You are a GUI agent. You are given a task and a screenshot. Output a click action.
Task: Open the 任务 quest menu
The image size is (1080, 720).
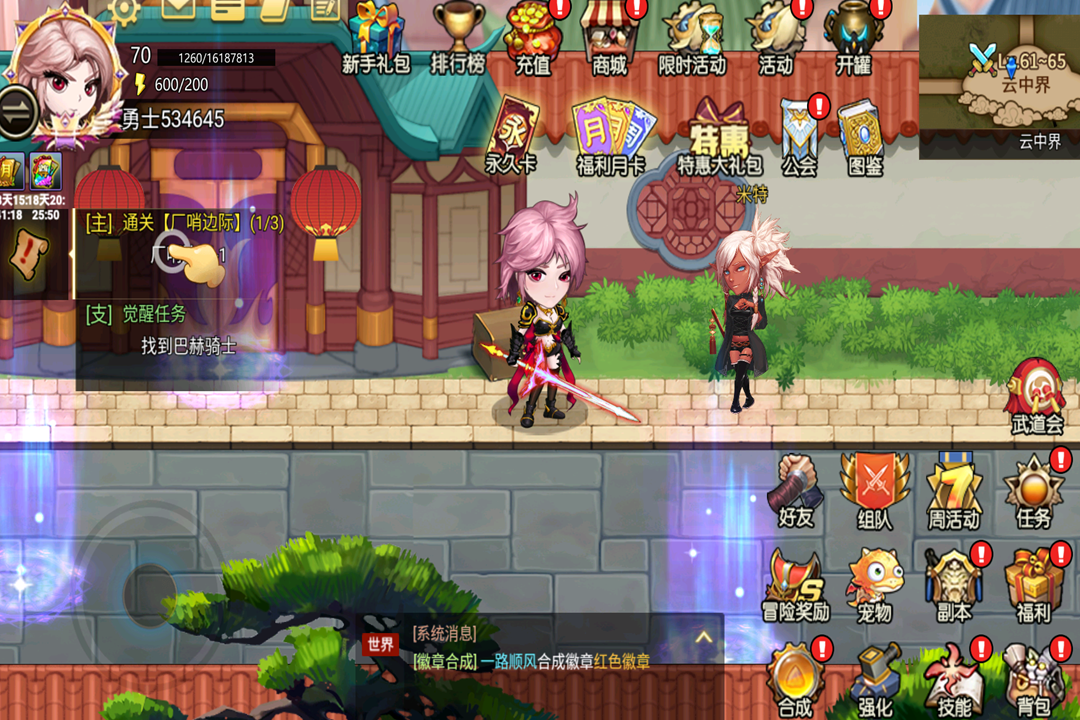(x=1034, y=490)
